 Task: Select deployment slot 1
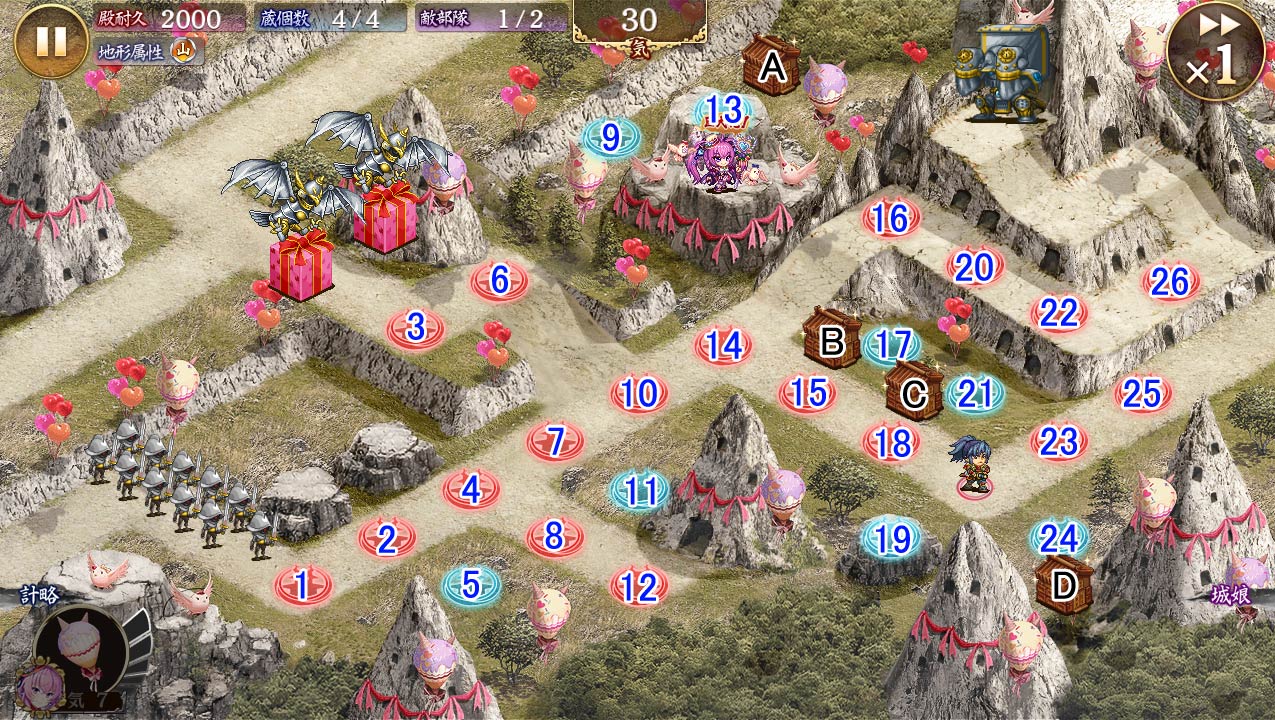pyautogui.click(x=302, y=585)
